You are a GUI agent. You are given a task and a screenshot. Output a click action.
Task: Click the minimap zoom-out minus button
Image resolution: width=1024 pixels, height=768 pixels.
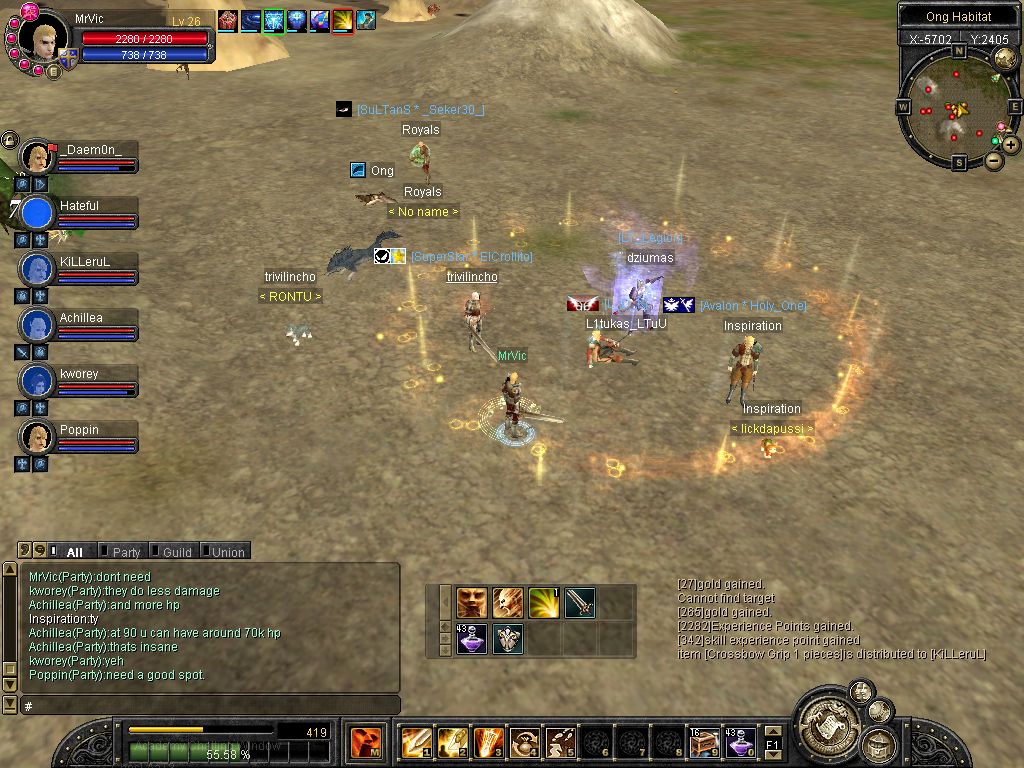(x=994, y=160)
